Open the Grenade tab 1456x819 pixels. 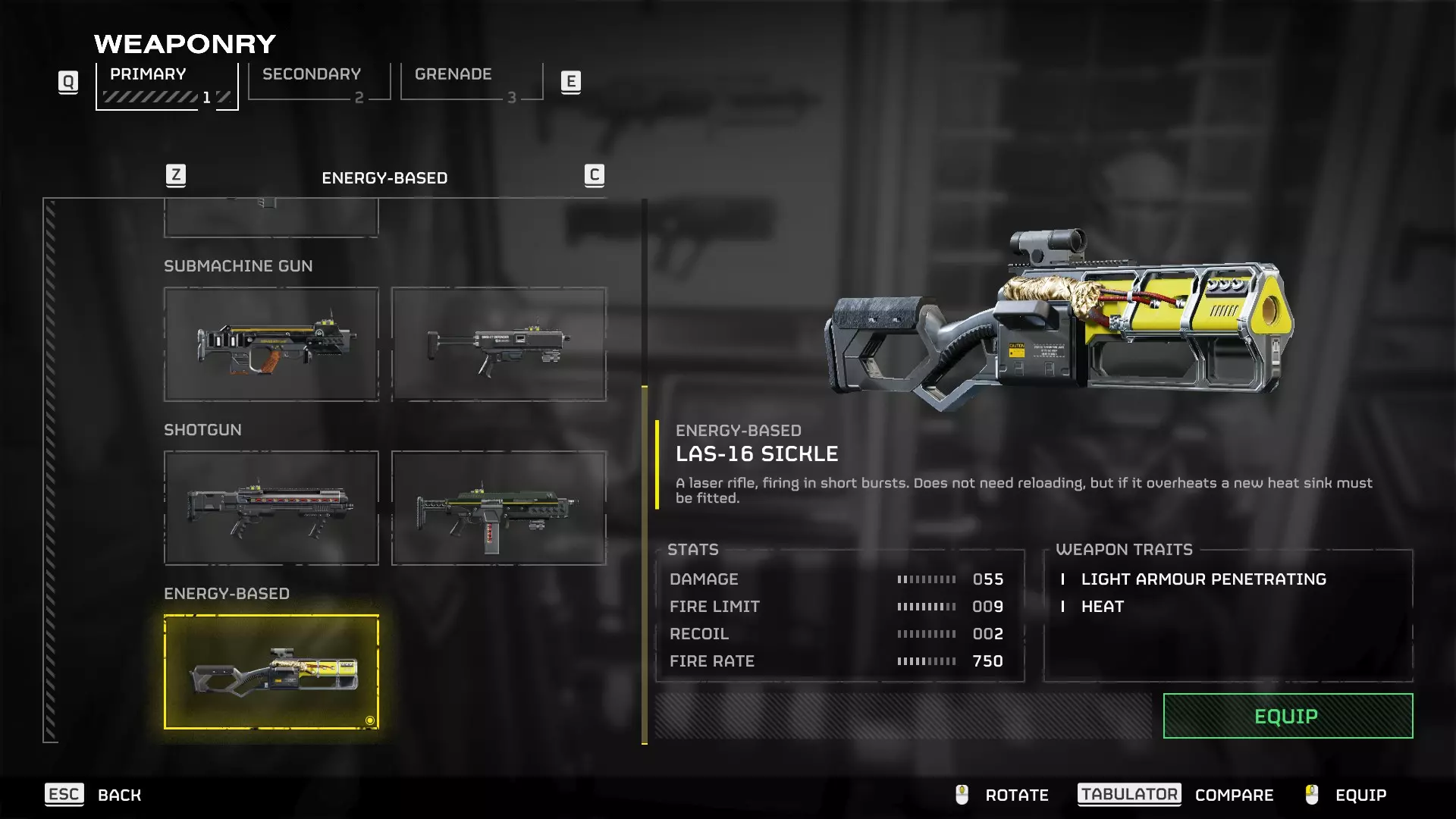click(x=471, y=82)
